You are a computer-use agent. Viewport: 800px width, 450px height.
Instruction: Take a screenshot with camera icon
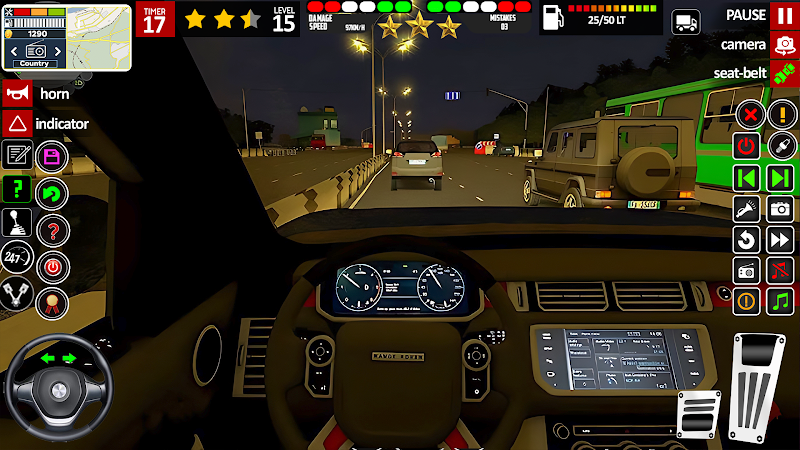coord(781,209)
